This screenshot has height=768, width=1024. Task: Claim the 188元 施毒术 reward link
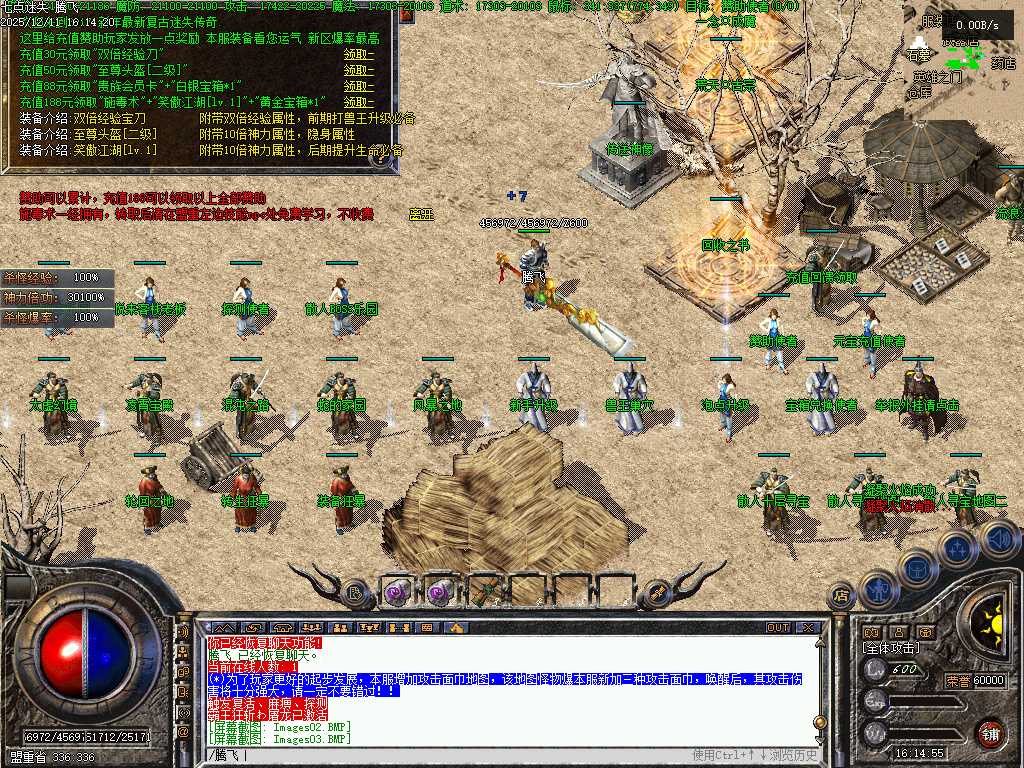[358, 103]
